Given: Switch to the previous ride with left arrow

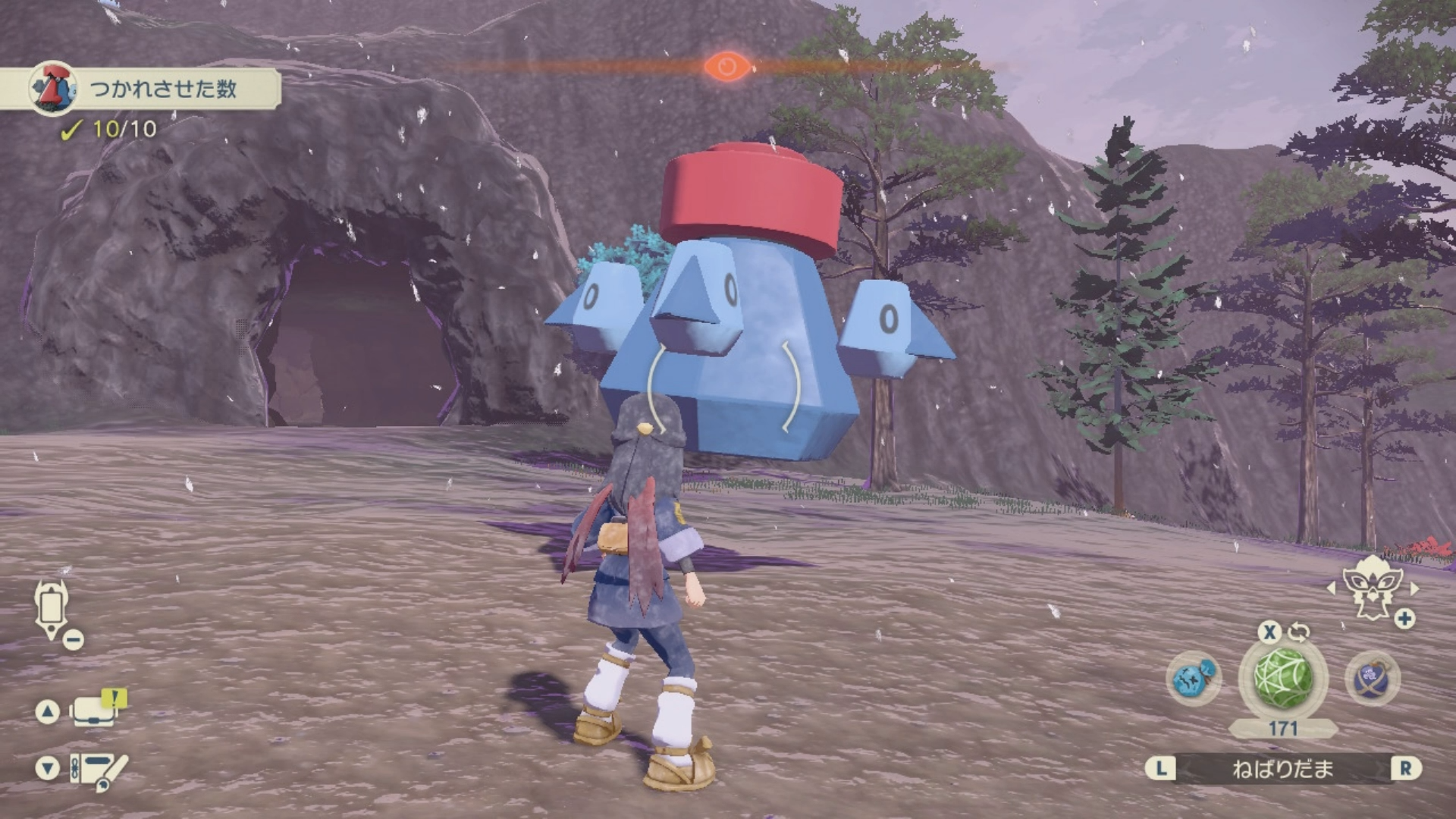Looking at the screenshot, I should (1331, 588).
